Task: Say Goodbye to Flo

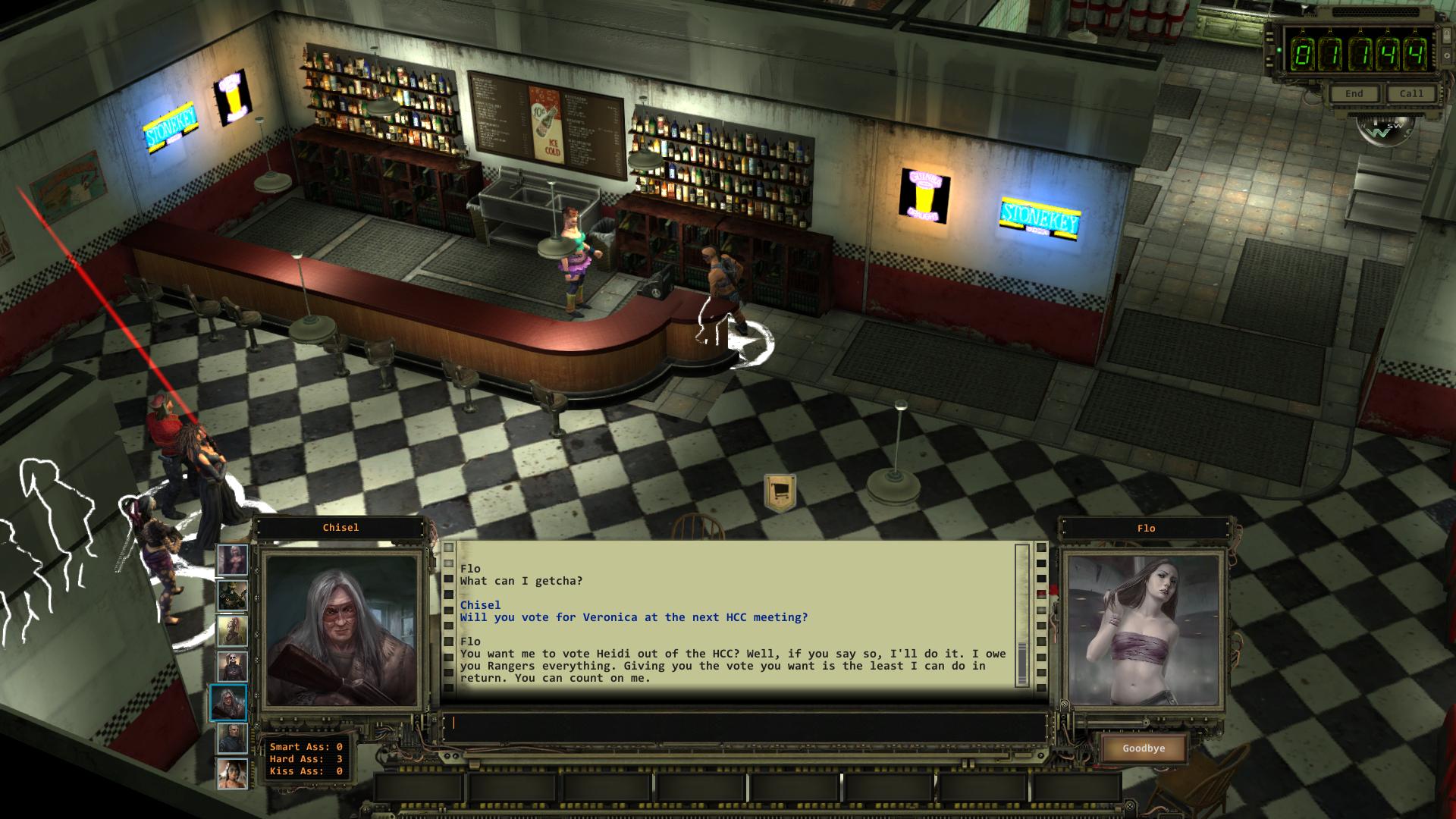Action: coord(1144,748)
